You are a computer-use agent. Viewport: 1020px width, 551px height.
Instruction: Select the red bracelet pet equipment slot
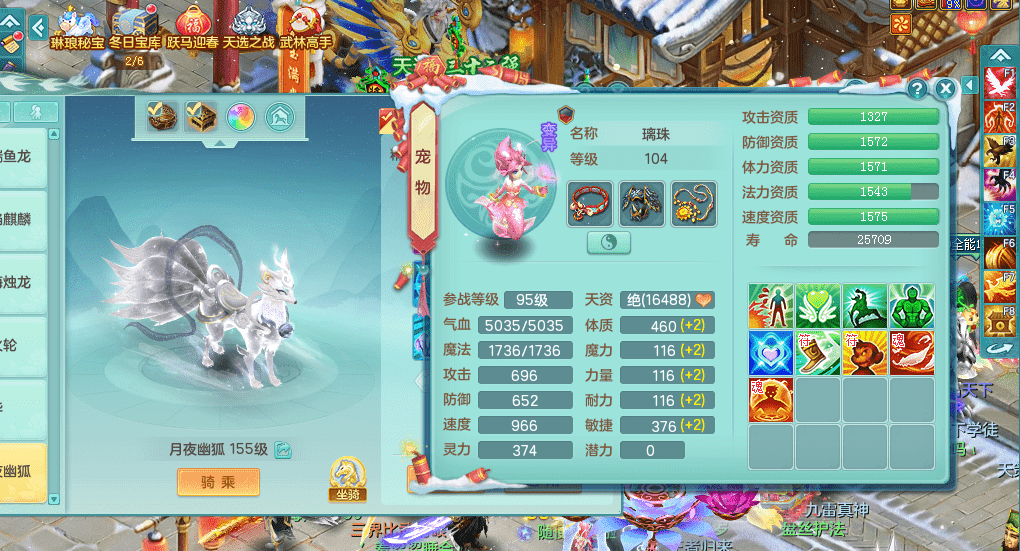[x=589, y=204]
